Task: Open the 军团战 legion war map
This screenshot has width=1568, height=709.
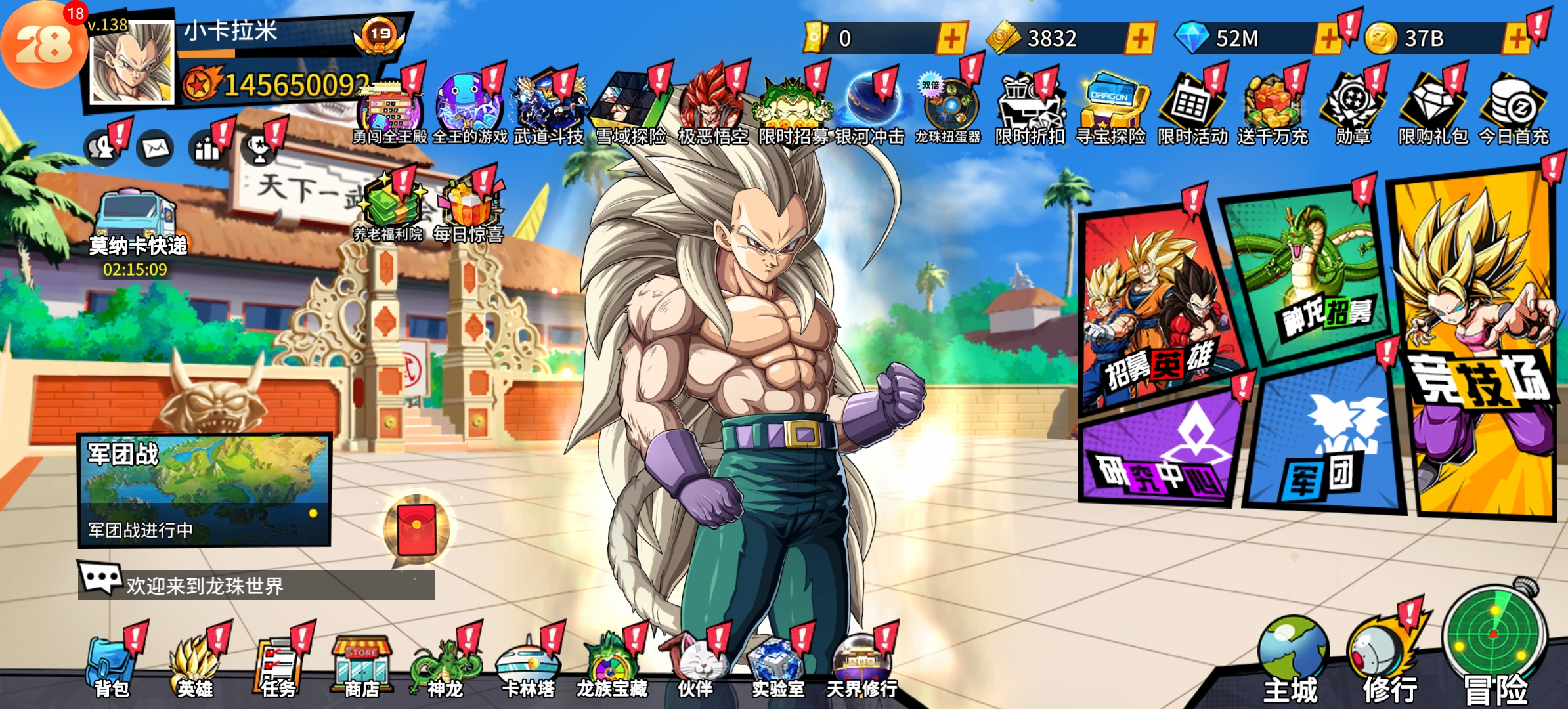Action: 204,489
